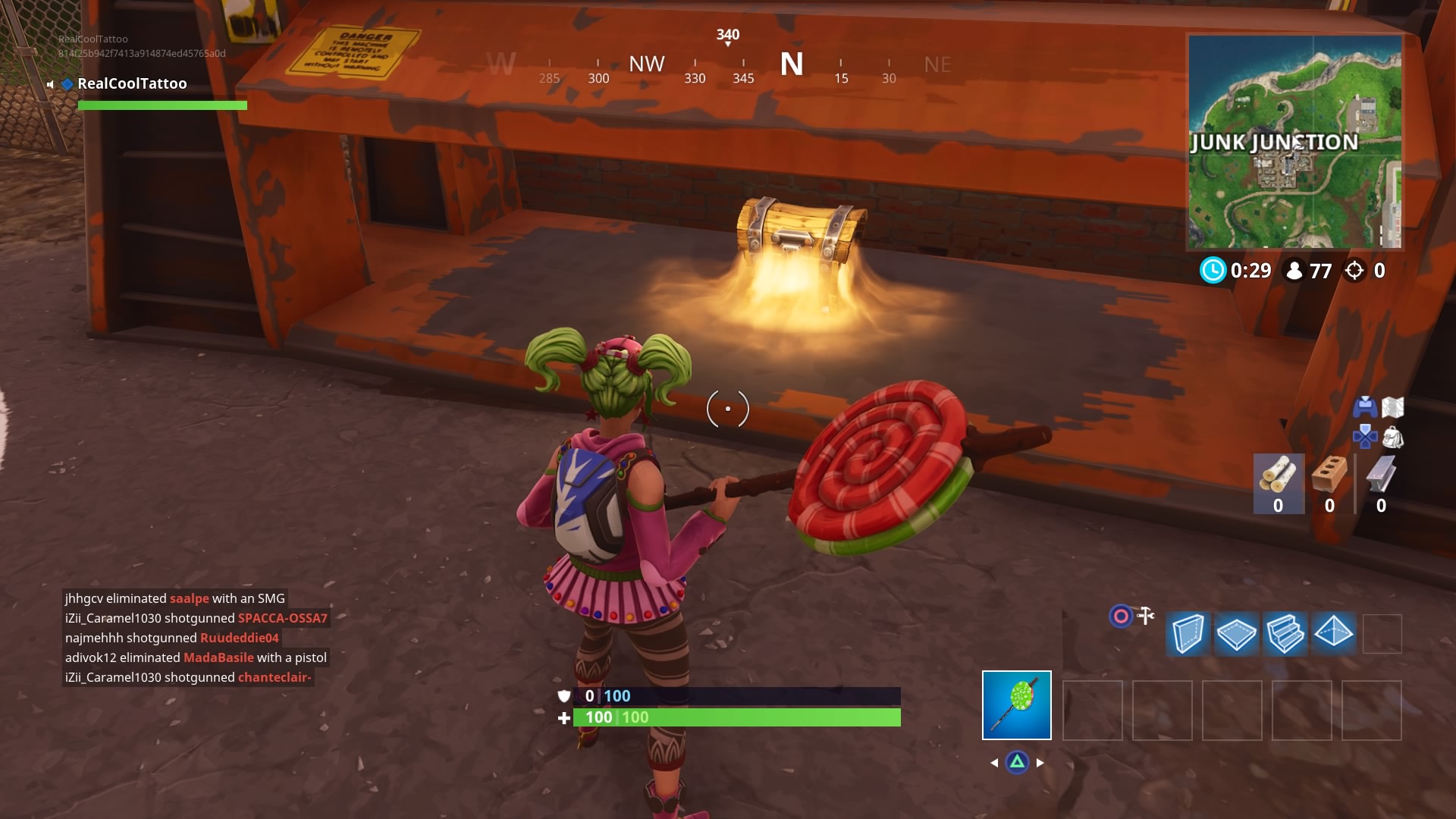Select the wood material icon
Screen dimensions: 1456x819
click(1279, 474)
